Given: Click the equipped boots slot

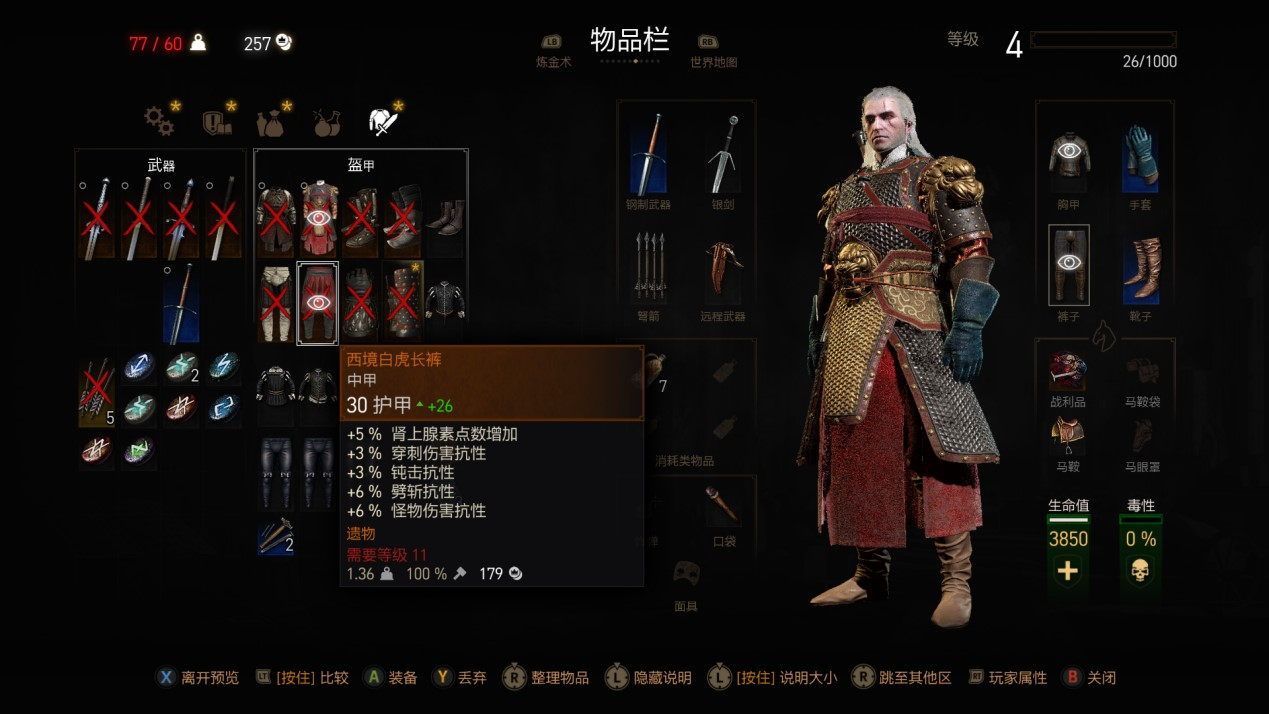Looking at the screenshot, I should coord(1141,268).
